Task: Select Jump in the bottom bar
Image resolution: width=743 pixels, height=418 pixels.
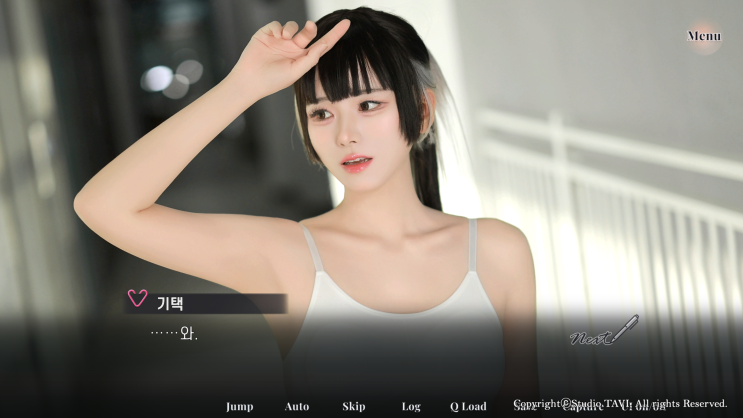Action: click(x=239, y=406)
